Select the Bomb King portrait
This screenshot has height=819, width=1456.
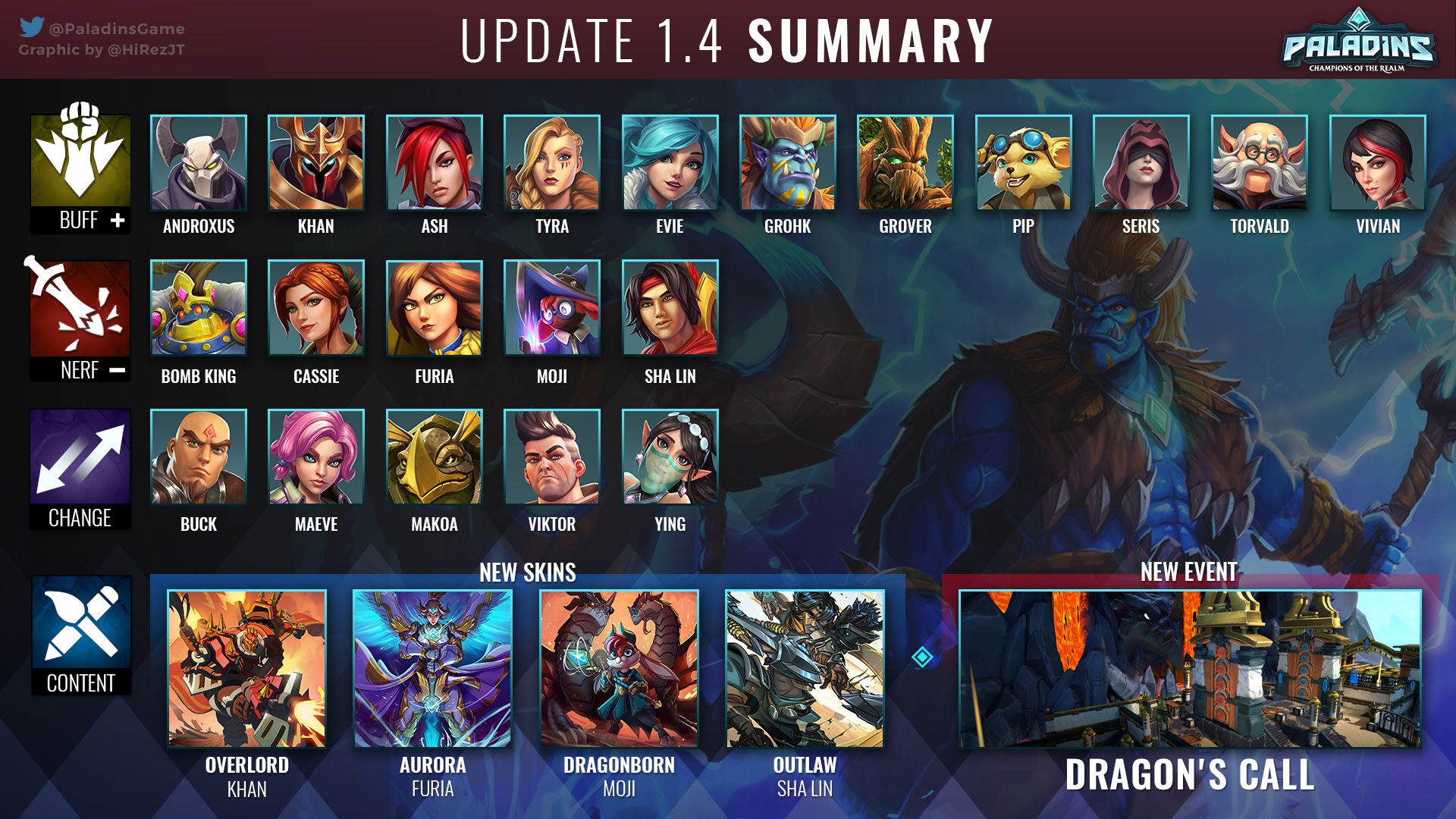tap(199, 308)
